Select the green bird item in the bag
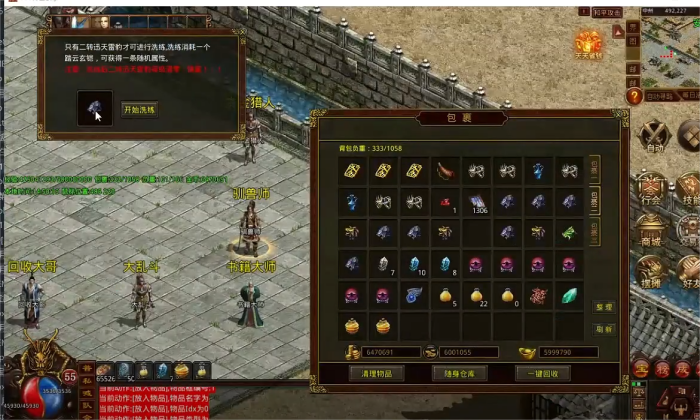Viewport: 700px width, 420px height. [x=569, y=233]
